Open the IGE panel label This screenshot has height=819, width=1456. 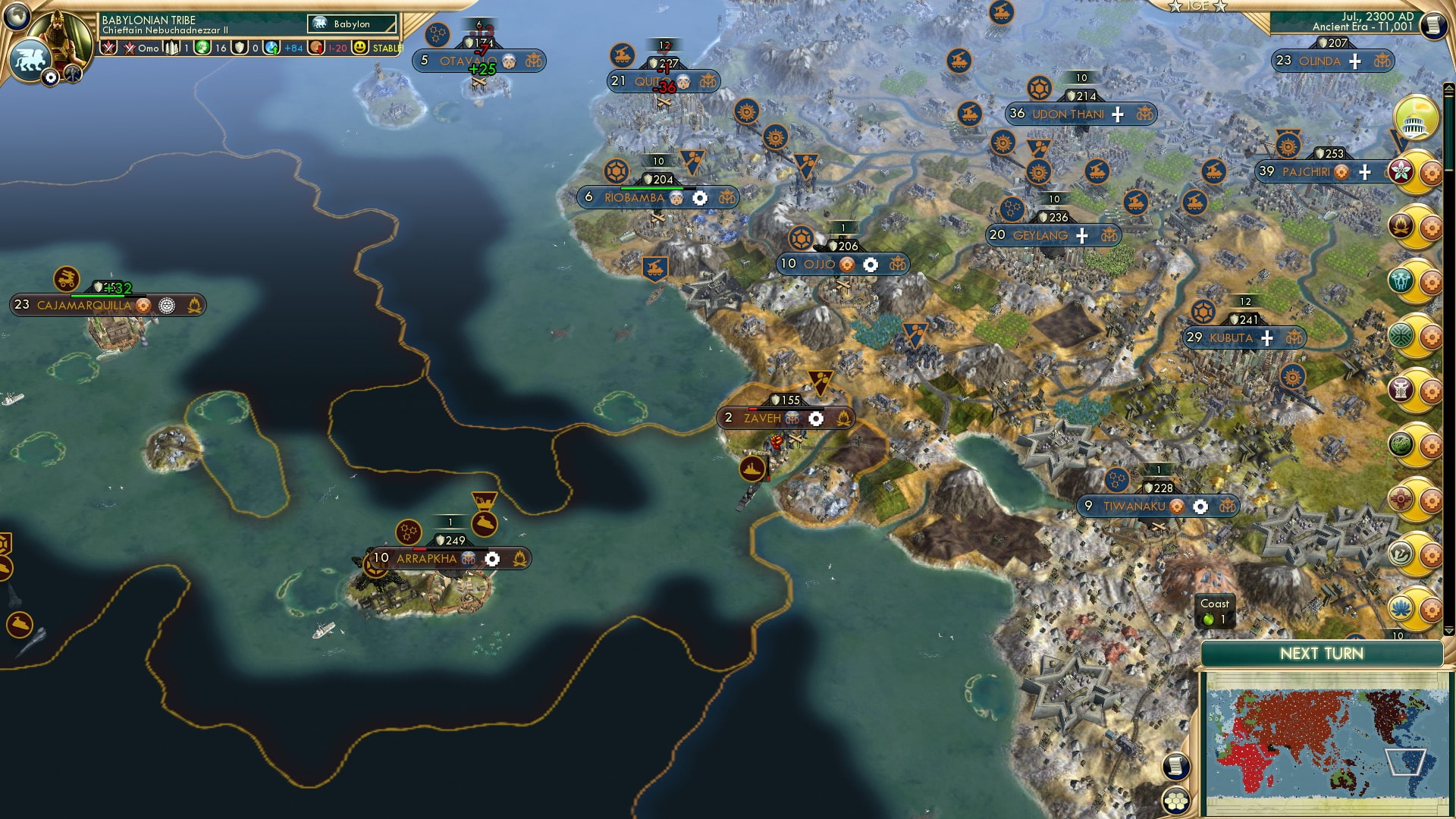tap(1198, 6)
